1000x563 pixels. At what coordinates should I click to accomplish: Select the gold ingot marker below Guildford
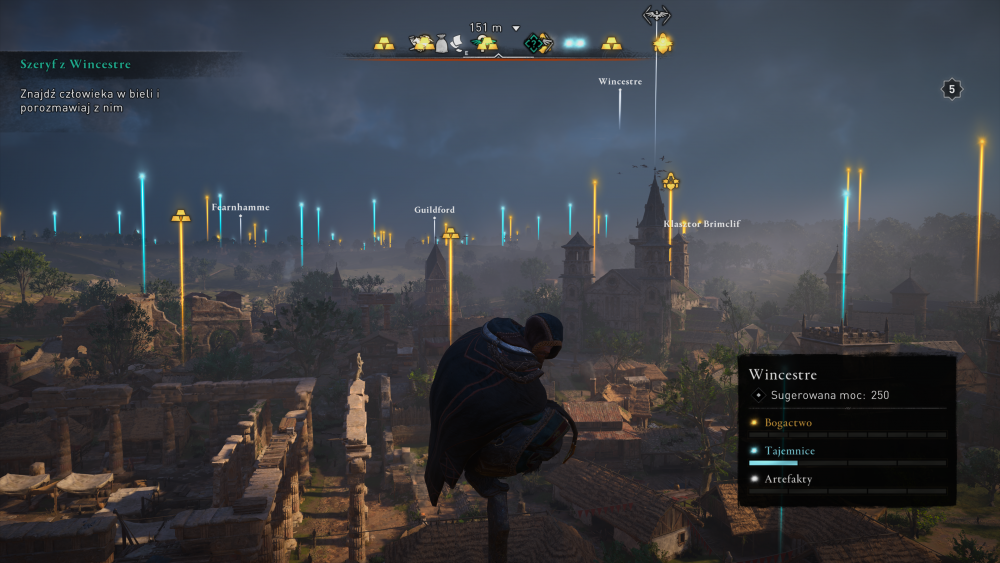(x=451, y=234)
